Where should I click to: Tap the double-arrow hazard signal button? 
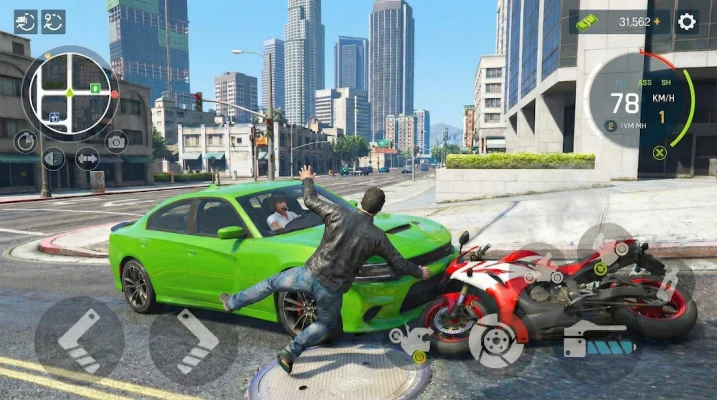(x=88, y=158)
